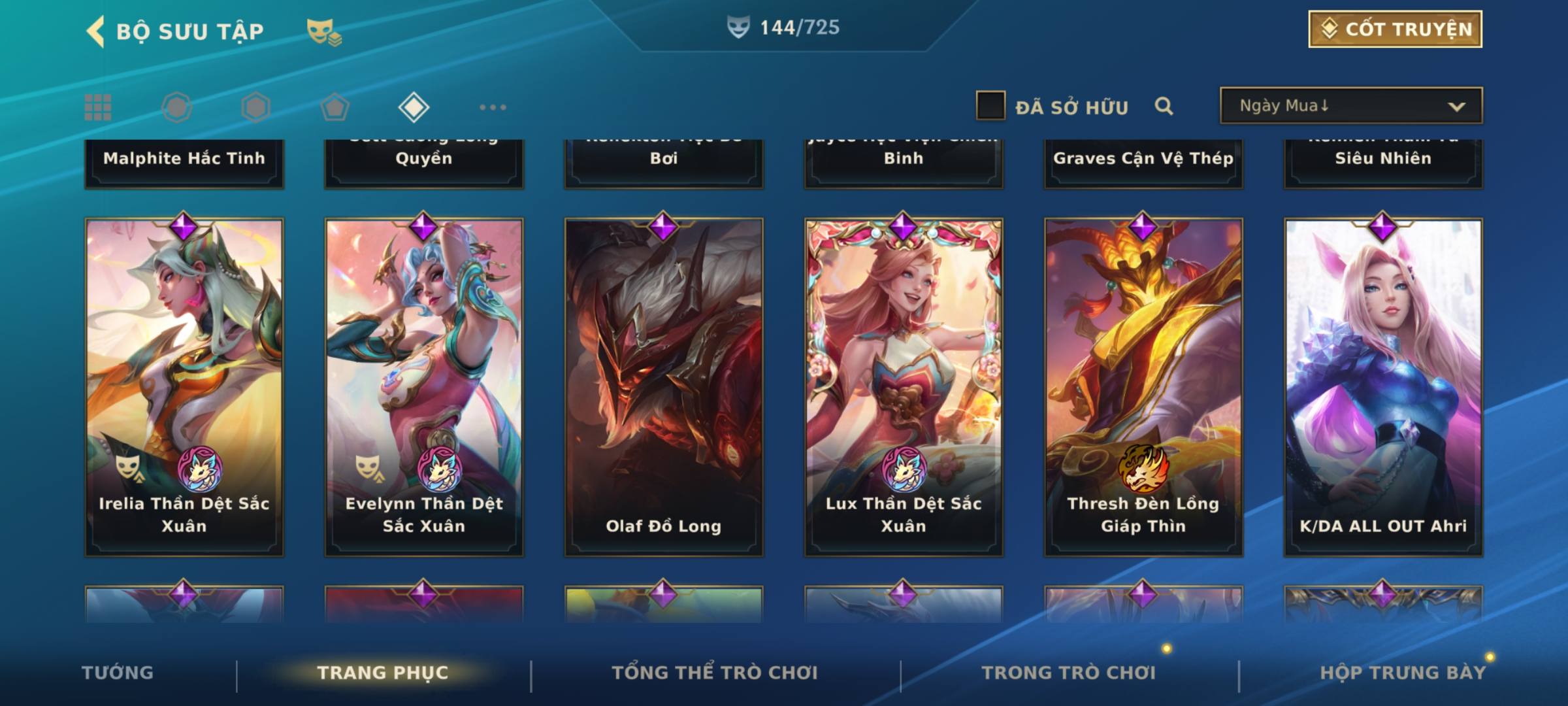Viewport: 1568px width, 706px height.
Task: Toggle the Đã Sở Hữu checkbox
Action: (990, 106)
